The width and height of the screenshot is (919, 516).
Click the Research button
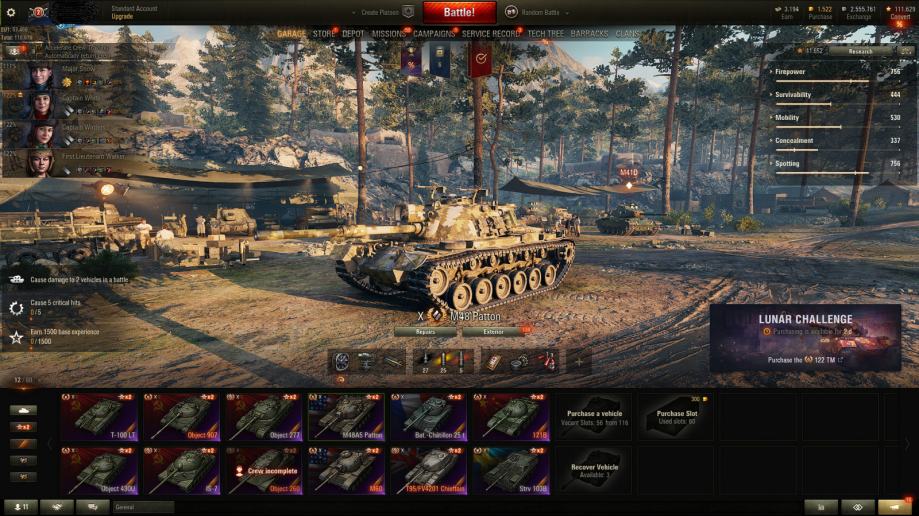click(x=860, y=50)
